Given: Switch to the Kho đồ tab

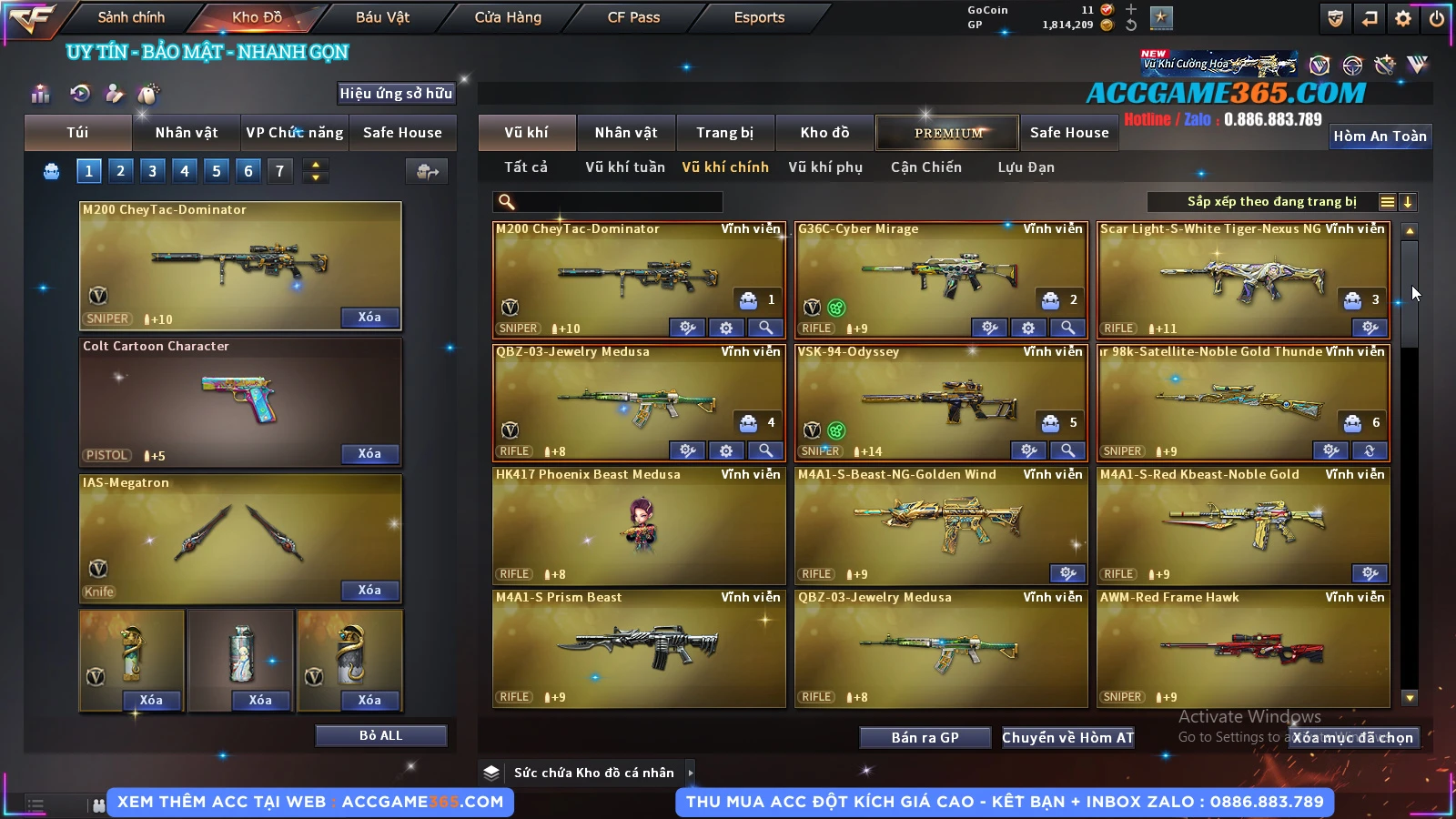Looking at the screenshot, I should point(824,133).
